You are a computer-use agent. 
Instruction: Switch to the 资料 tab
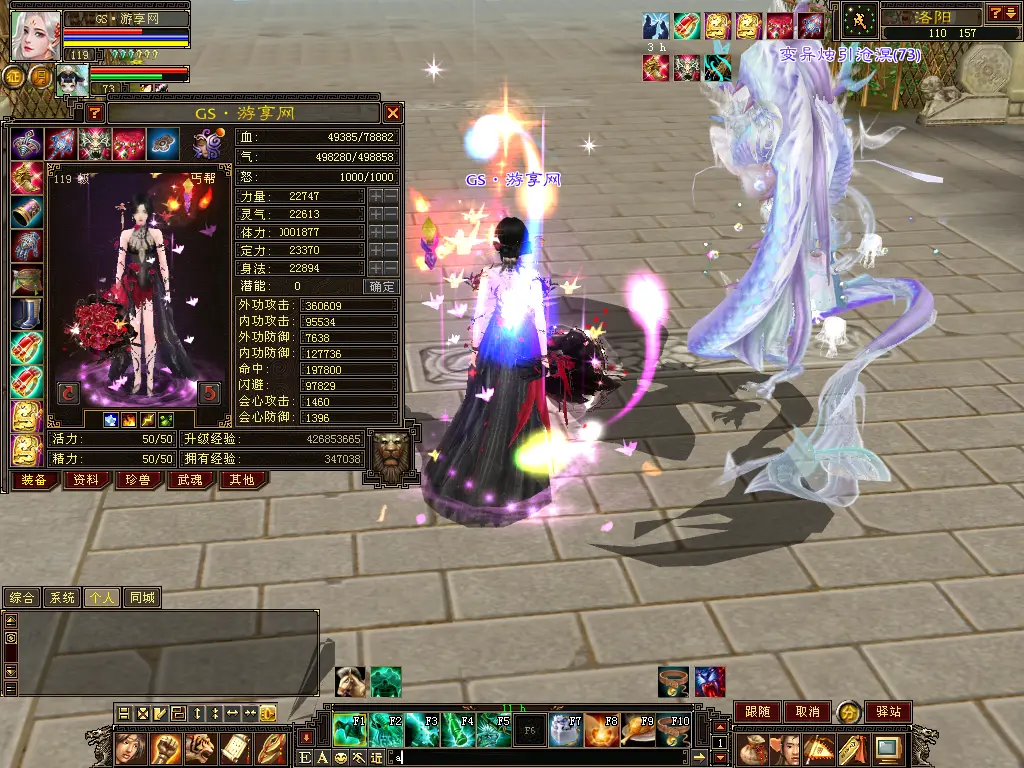[x=86, y=480]
